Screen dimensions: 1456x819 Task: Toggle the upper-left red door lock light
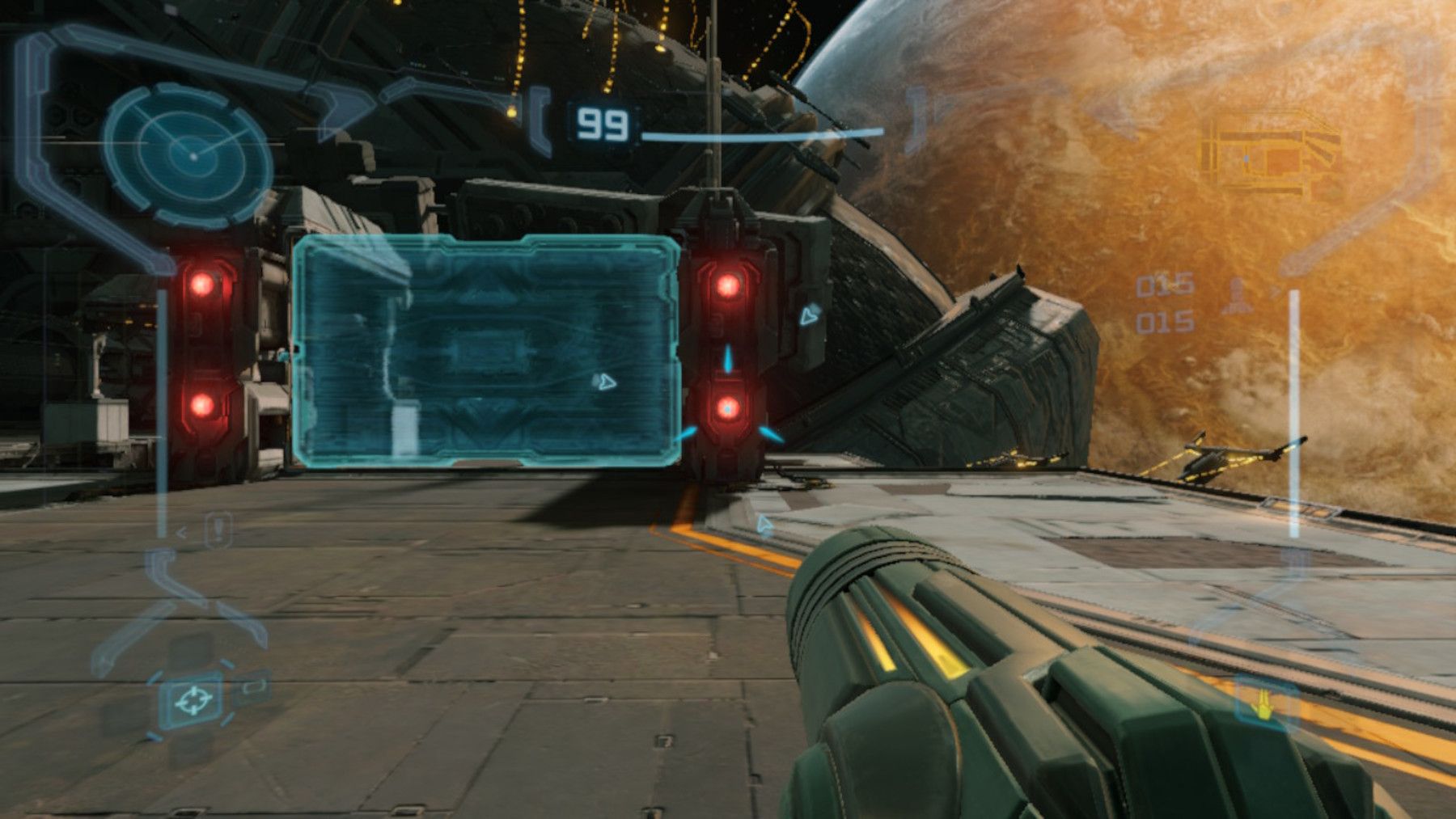[202, 283]
